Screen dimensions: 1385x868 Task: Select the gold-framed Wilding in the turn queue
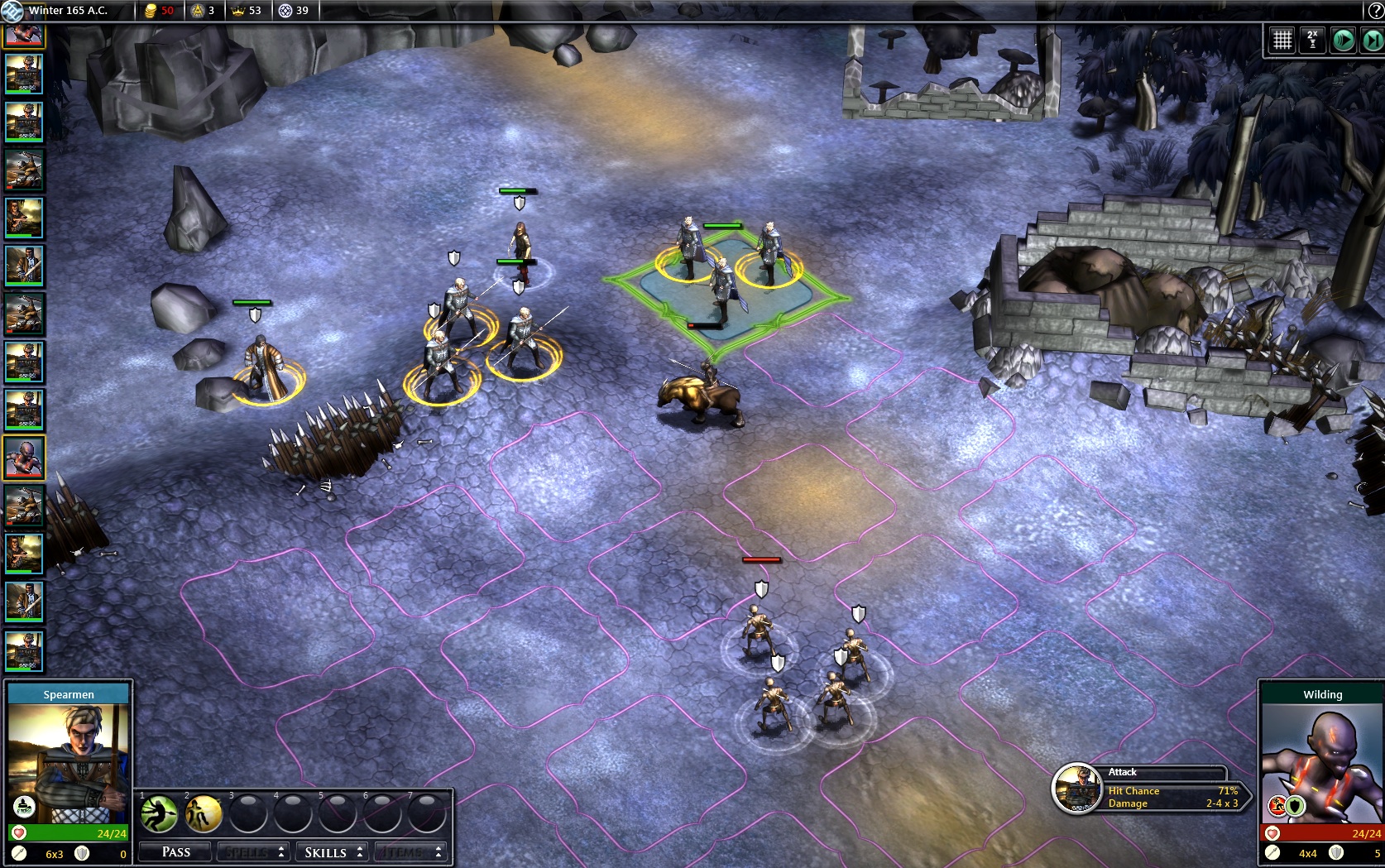pos(24,458)
